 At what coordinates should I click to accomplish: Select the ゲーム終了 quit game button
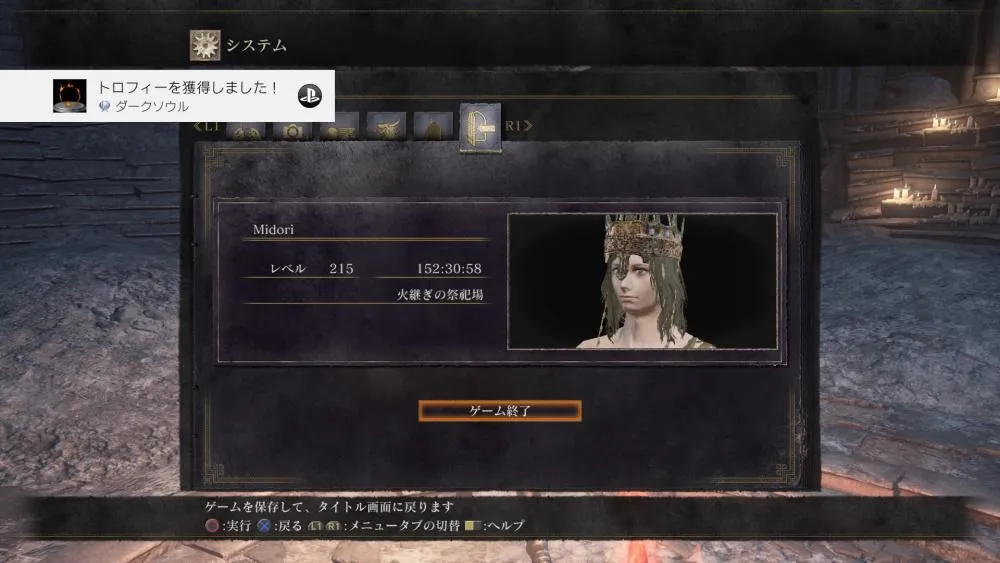(x=499, y=411)
